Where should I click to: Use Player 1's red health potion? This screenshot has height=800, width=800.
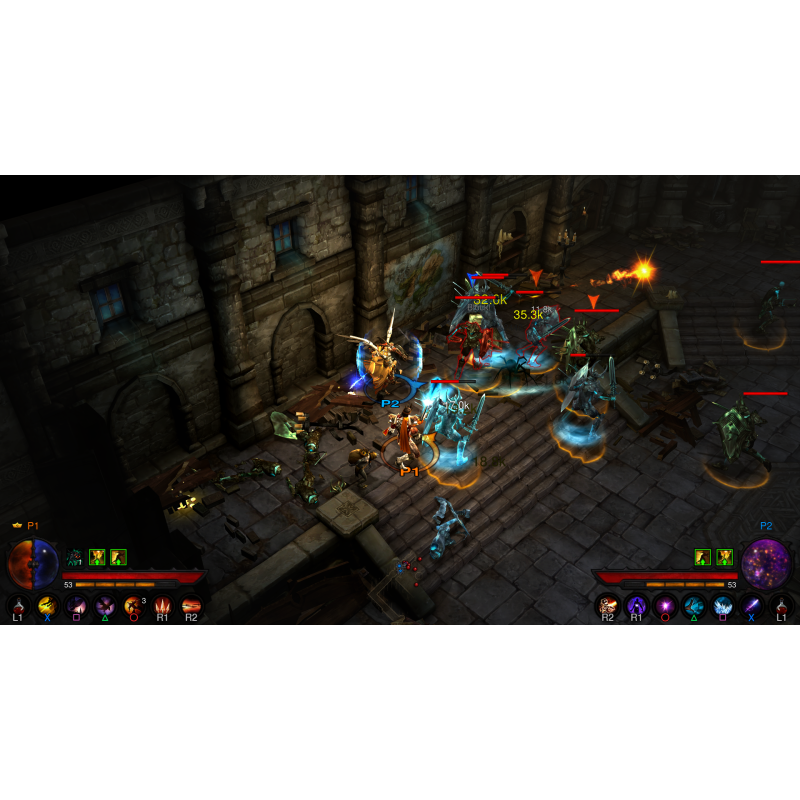pos(17,605)
